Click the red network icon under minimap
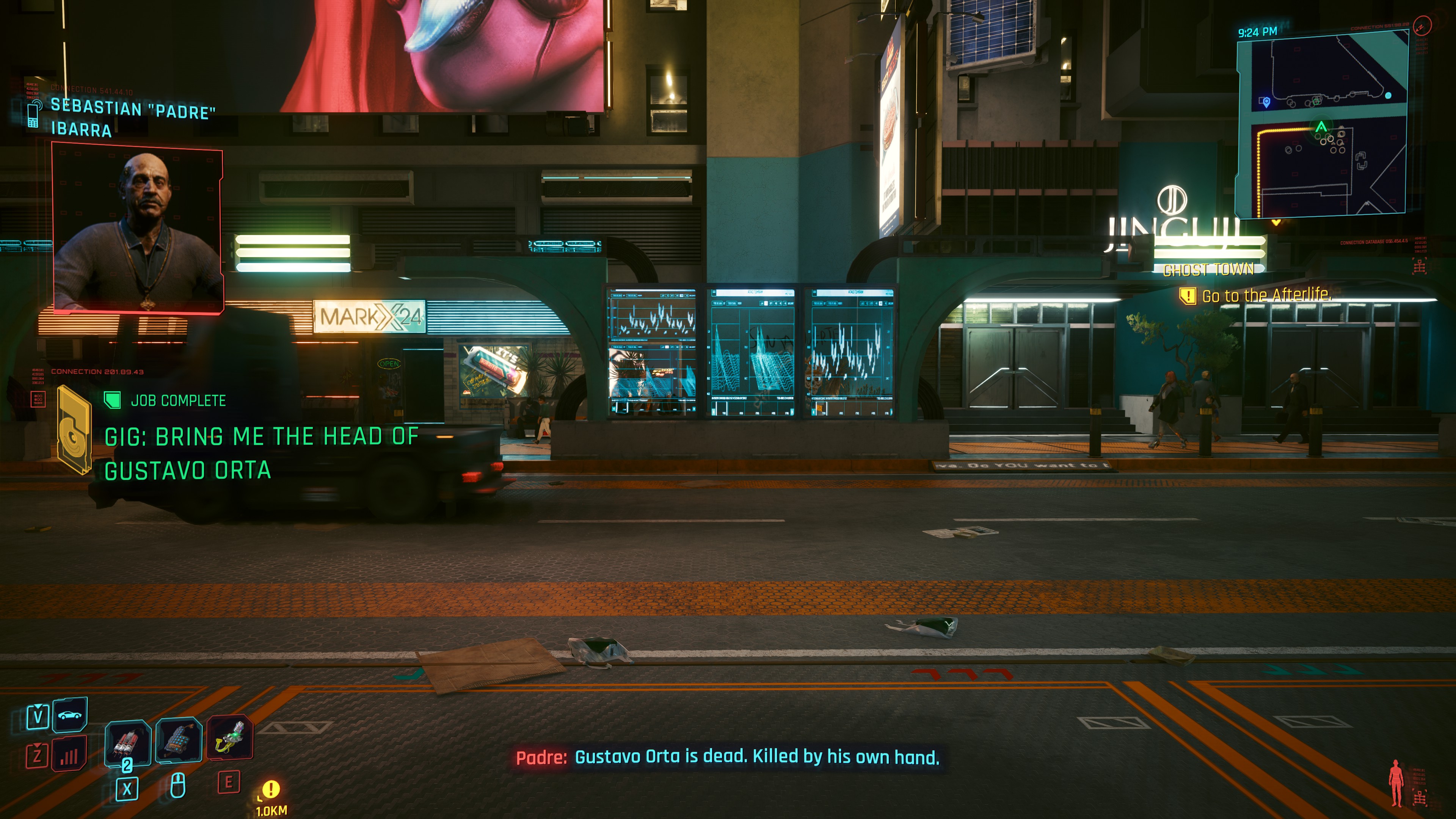 (1419, 266)
